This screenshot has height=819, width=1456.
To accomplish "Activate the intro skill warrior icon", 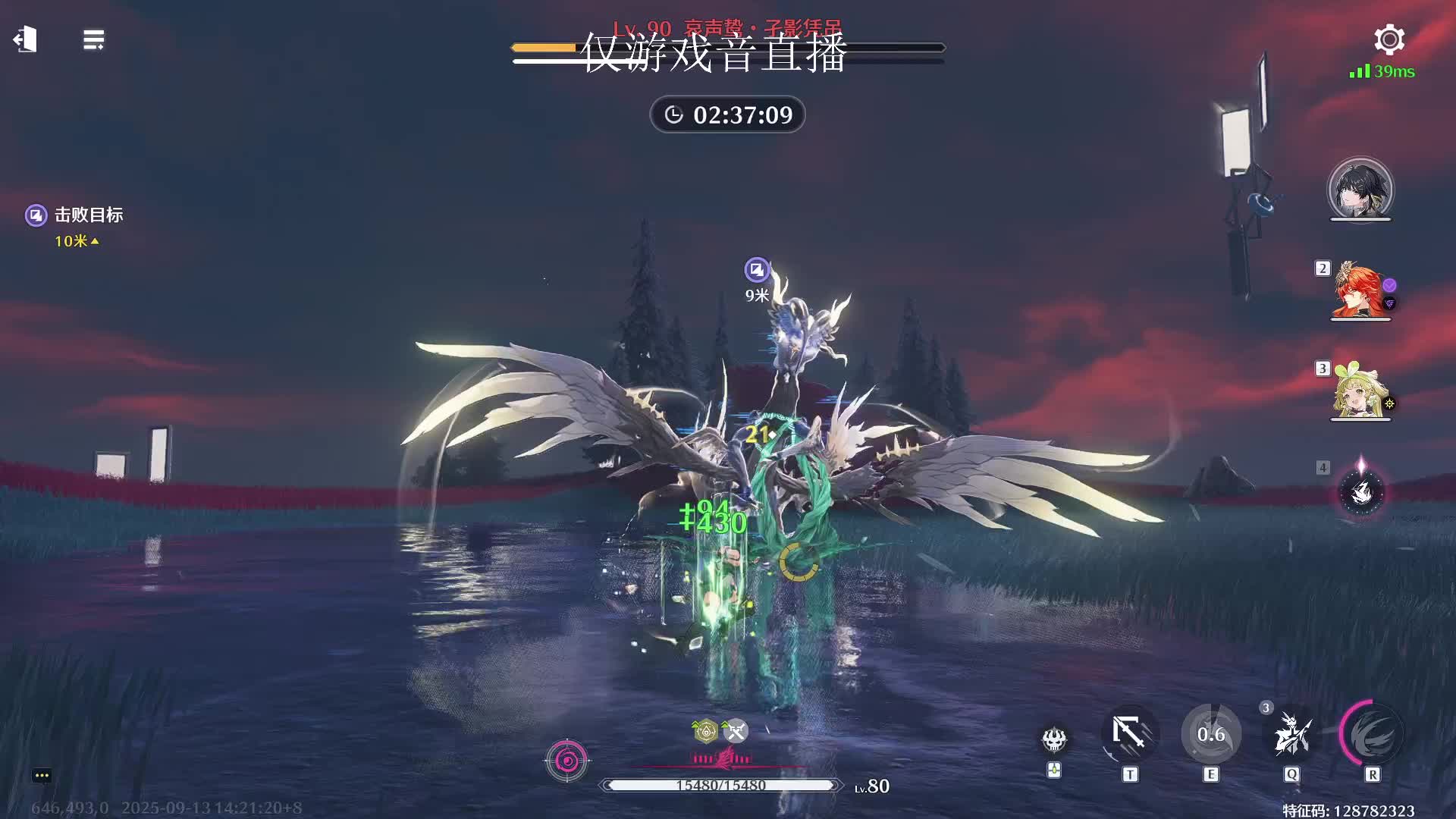I will [1291, 734].
